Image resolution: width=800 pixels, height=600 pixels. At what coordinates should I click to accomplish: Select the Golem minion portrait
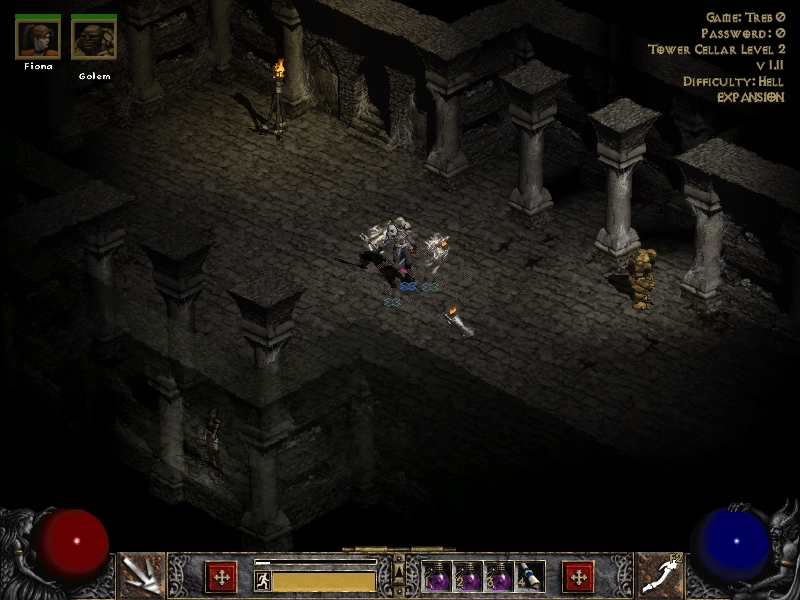[93, 38]
